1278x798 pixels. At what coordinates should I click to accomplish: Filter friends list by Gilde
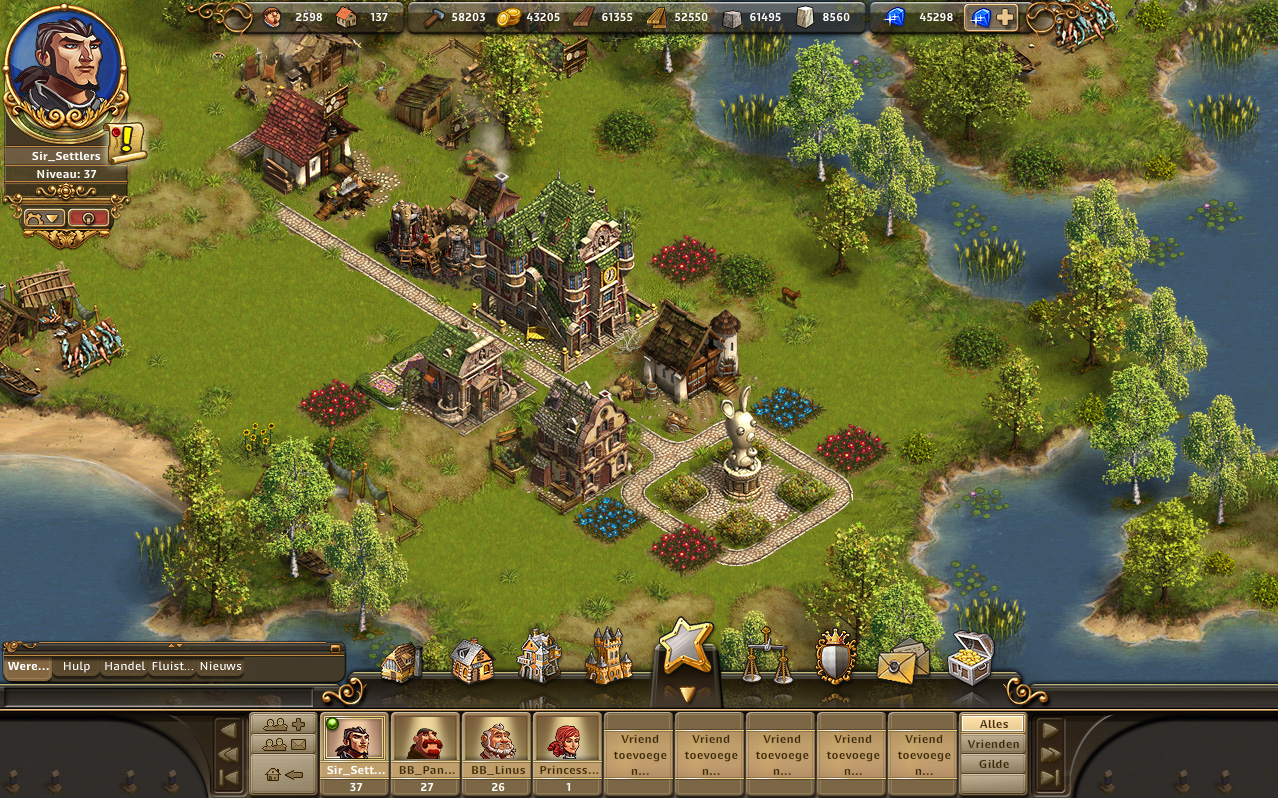(x=993, y=764)
